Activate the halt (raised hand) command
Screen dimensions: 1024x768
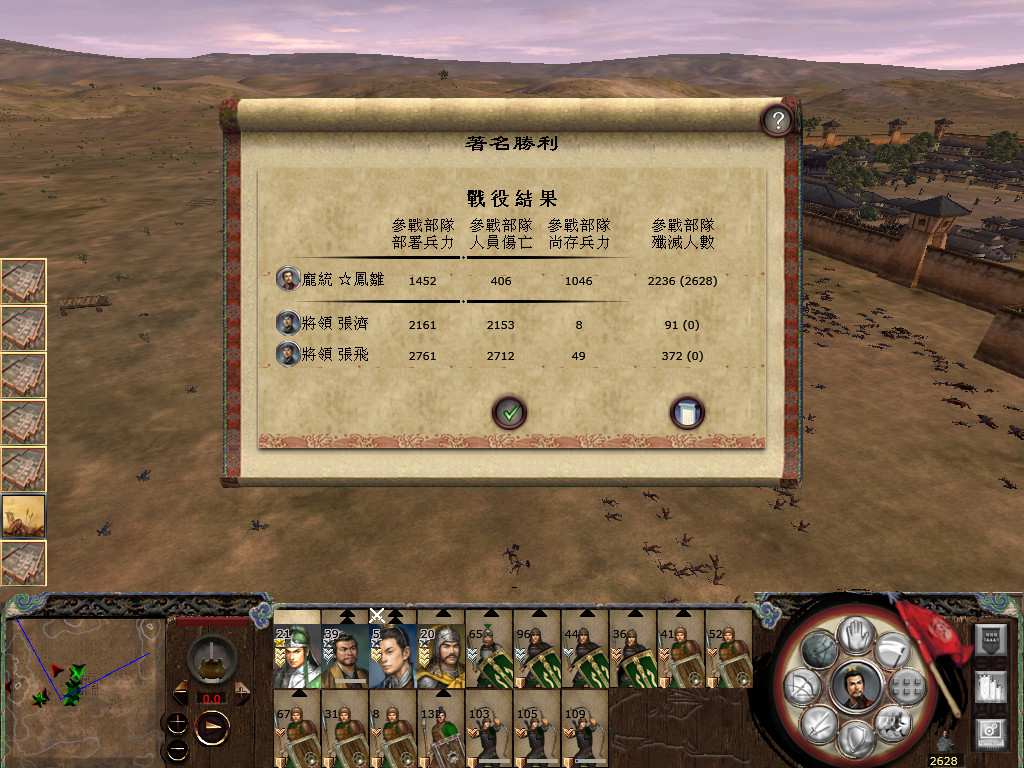click(856, 633)
